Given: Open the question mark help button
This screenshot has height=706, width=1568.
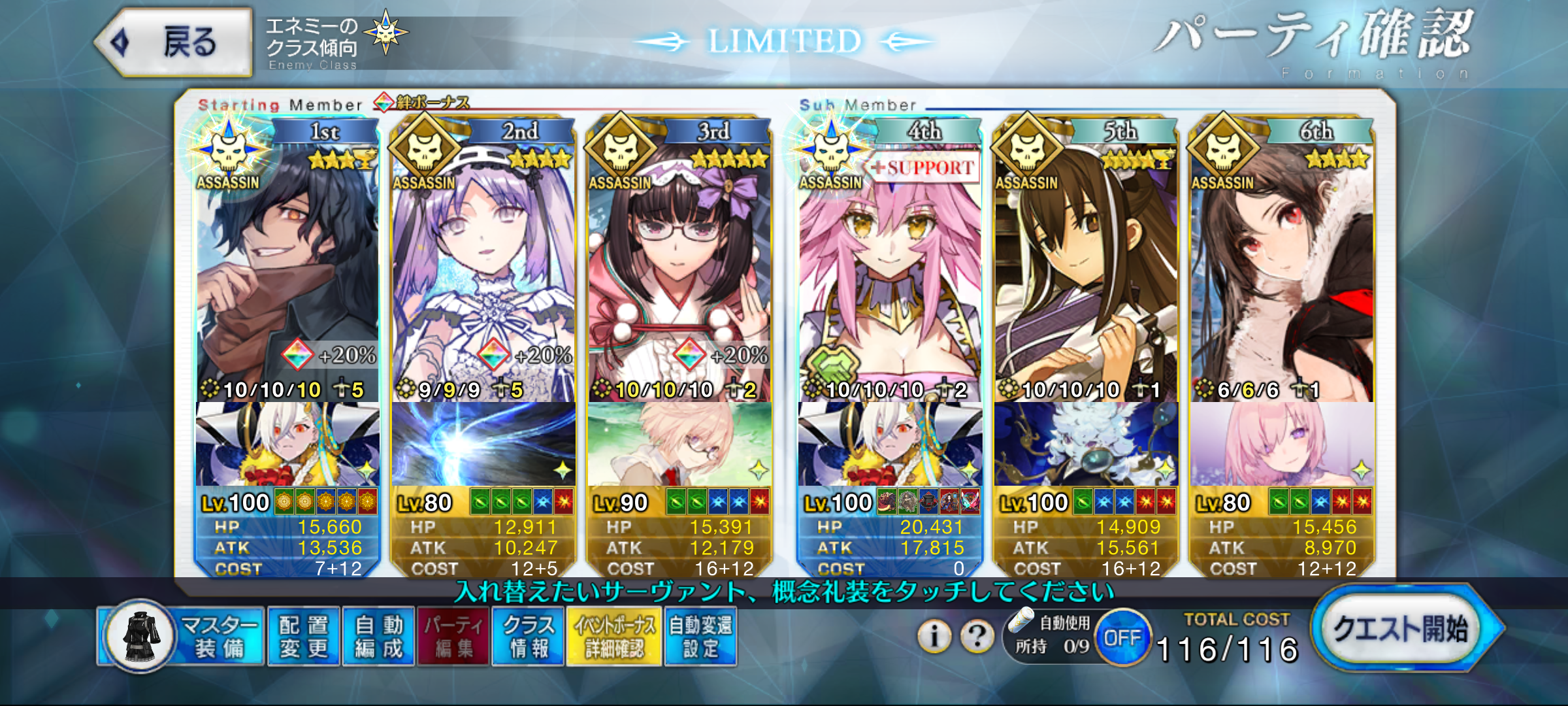Looking at the screenshot, I should tap(977, 635).
